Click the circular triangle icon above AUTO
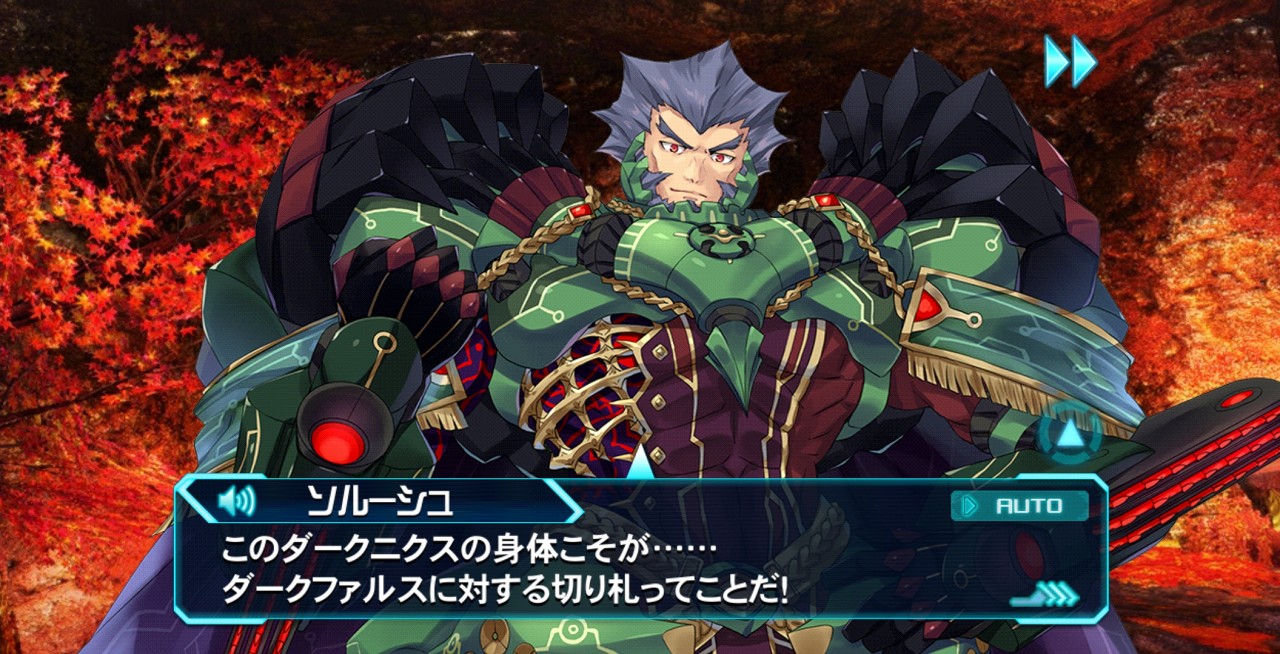The width and height of the screenshot is (1280, 654). point(1069,433)
